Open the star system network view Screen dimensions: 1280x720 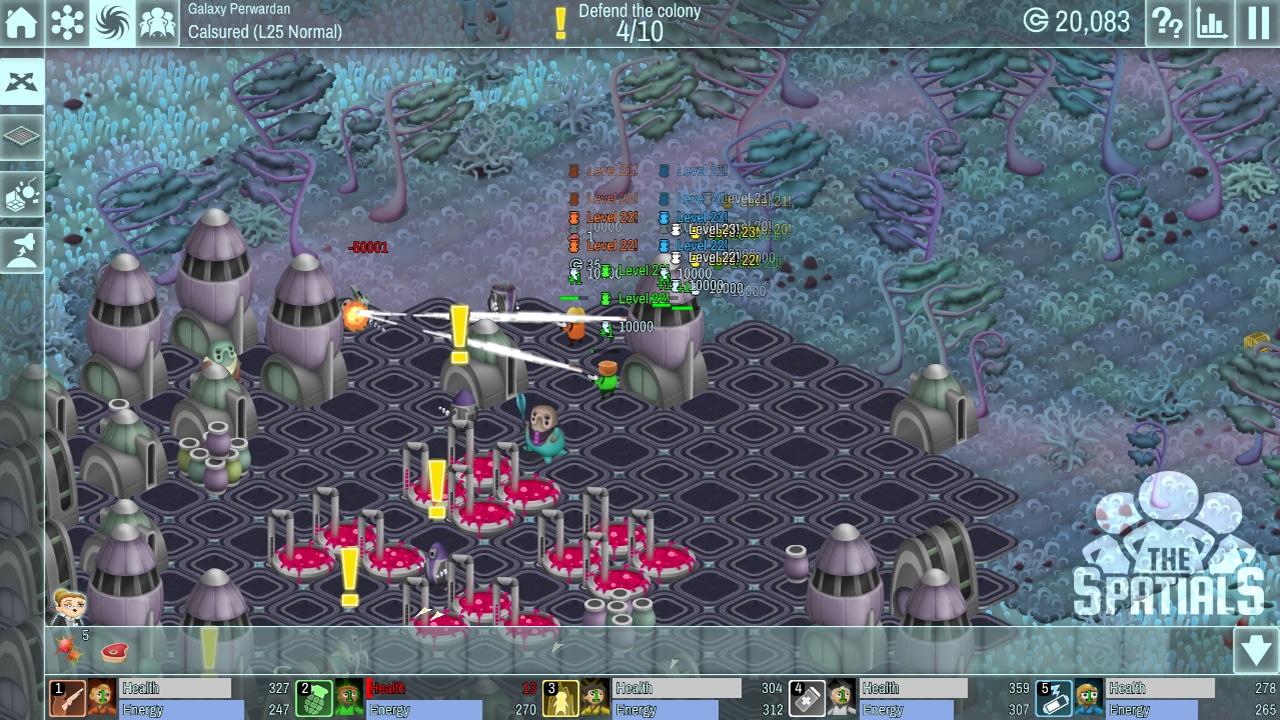pyautogui.click(x=67, y=22)
